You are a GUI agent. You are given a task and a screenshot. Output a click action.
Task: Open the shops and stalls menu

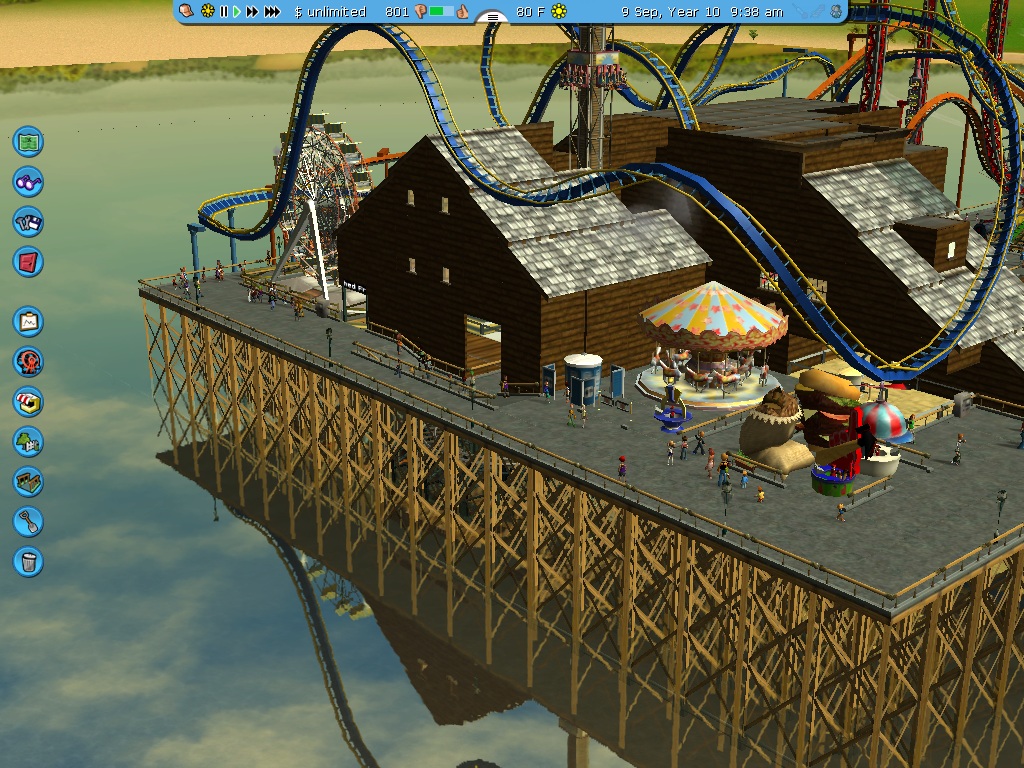(x=29, y=401)
